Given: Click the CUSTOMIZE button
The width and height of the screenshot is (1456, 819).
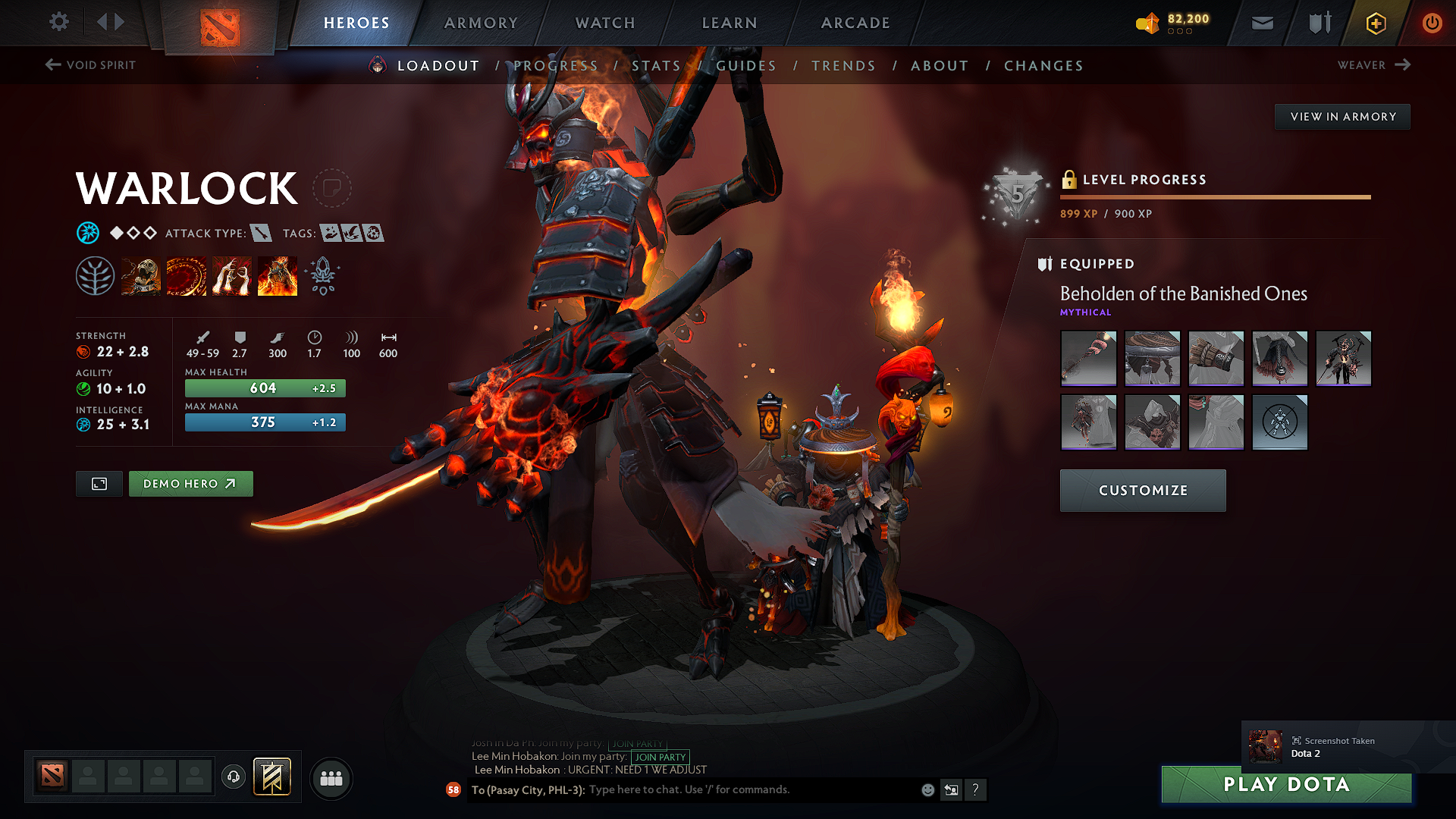Looking at the screenshot, I should tap(1142, 491).
